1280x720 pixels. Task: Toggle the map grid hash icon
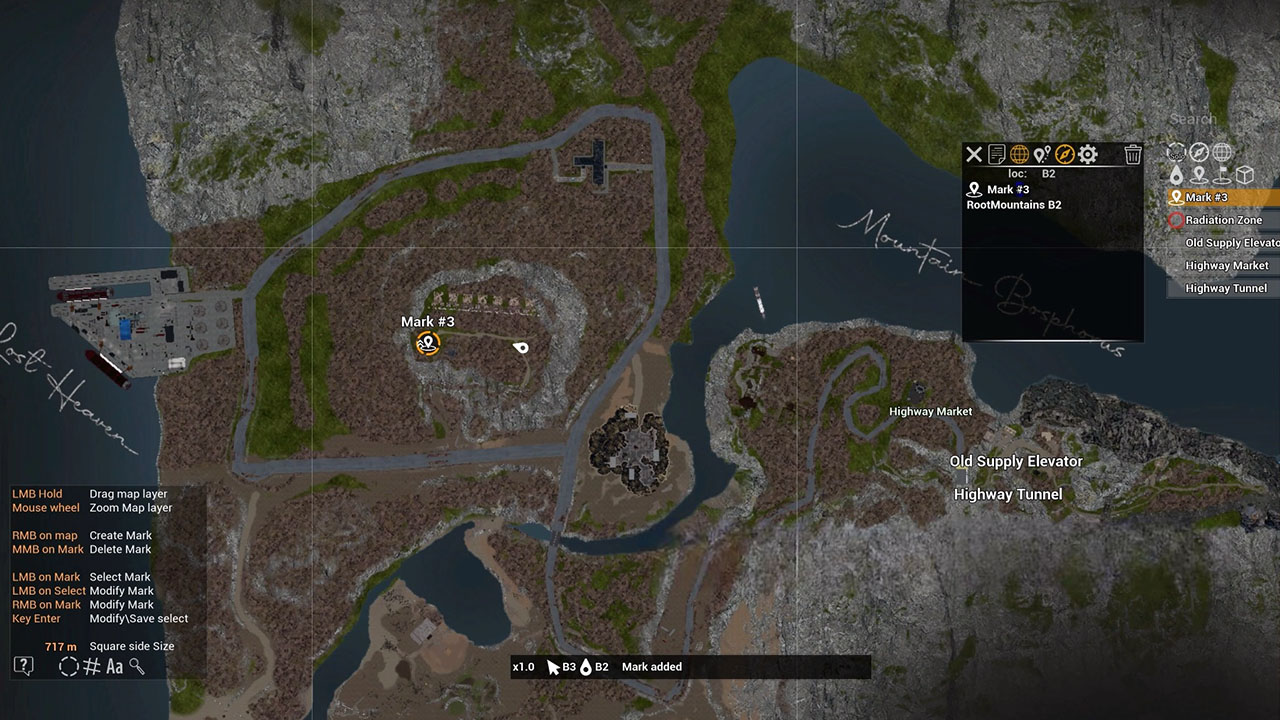coord(92,666)
